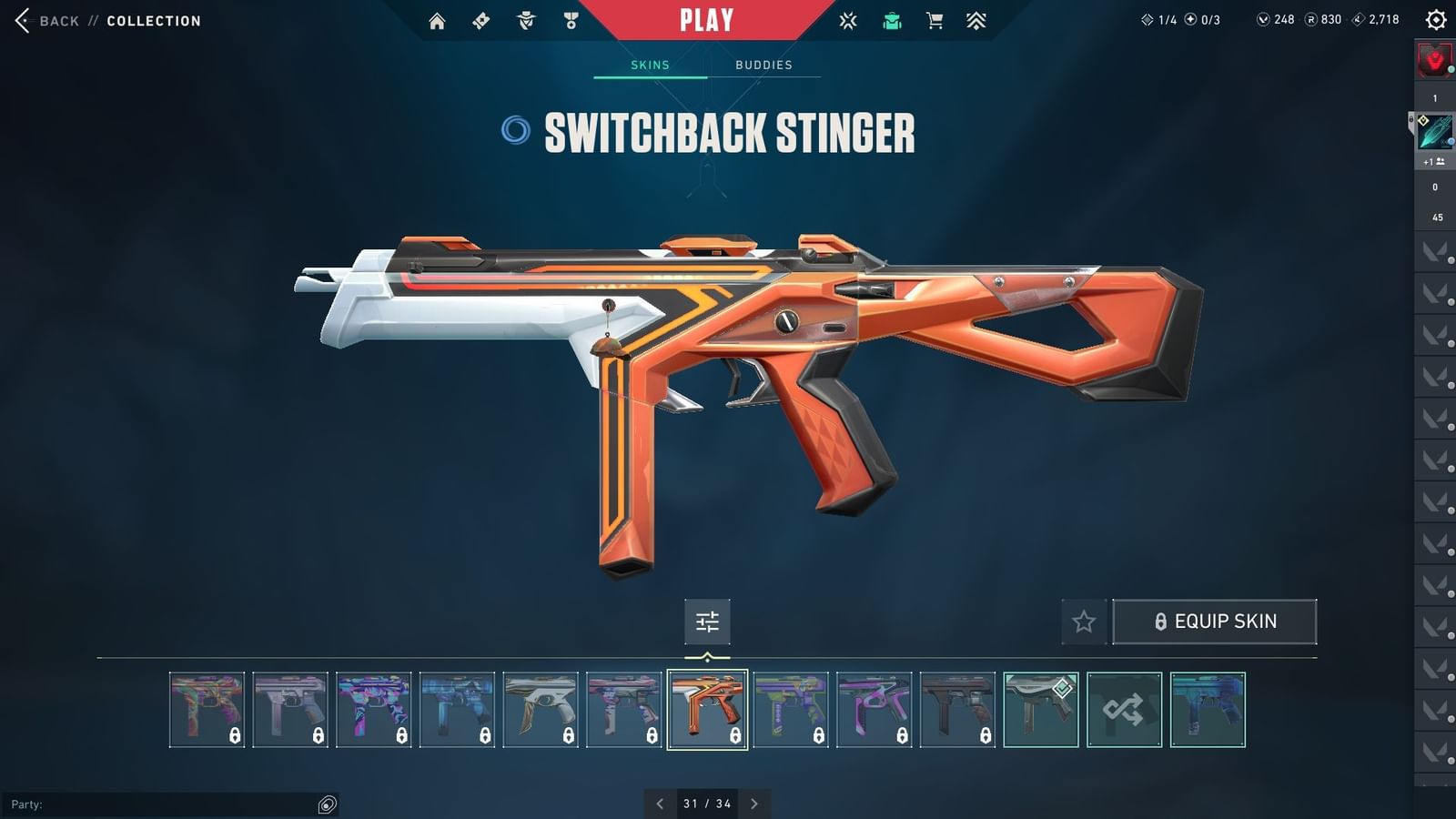Click the Valorant Points currency icon

pyautogui.click(x=1265, y=19)
